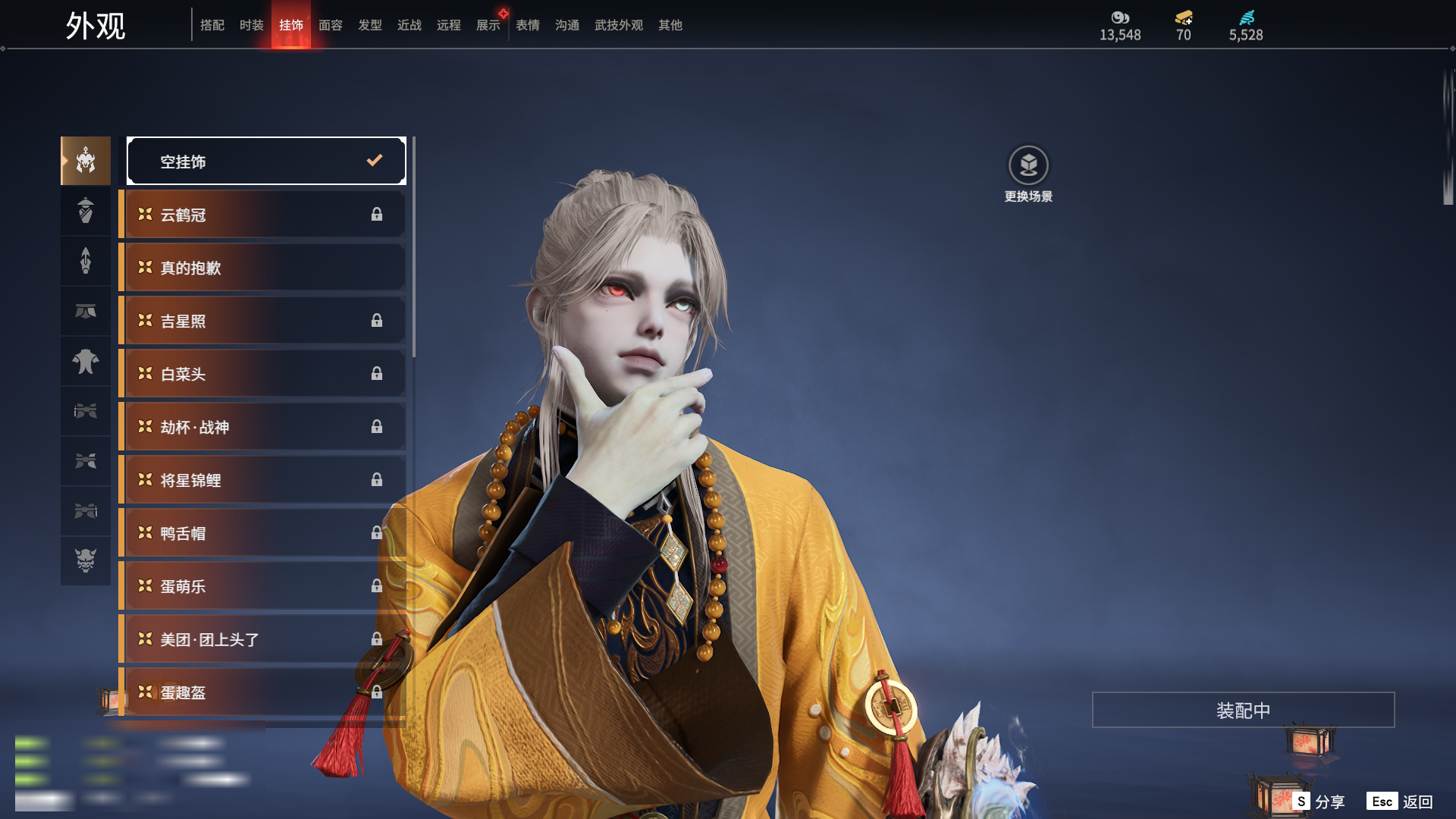Viewport: 1456px width, 819px height.
Task: Pick the 吉星照 accessory
Action: click(x=263, y=321)
